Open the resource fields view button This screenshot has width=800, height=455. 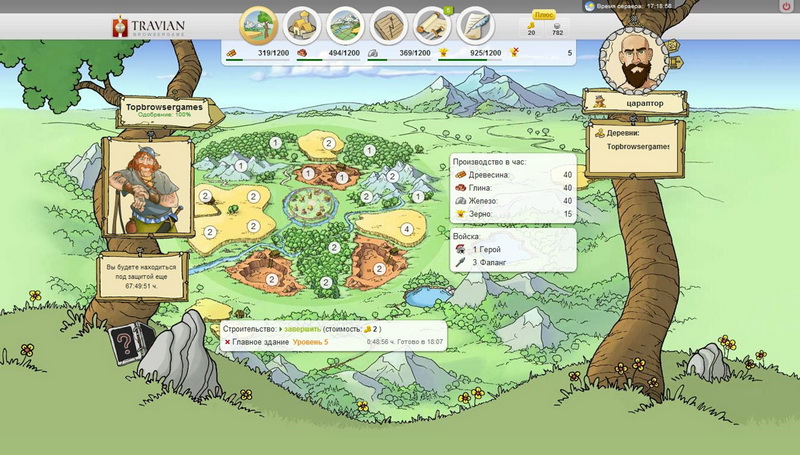pyautogui.click(x=260, y=23)
